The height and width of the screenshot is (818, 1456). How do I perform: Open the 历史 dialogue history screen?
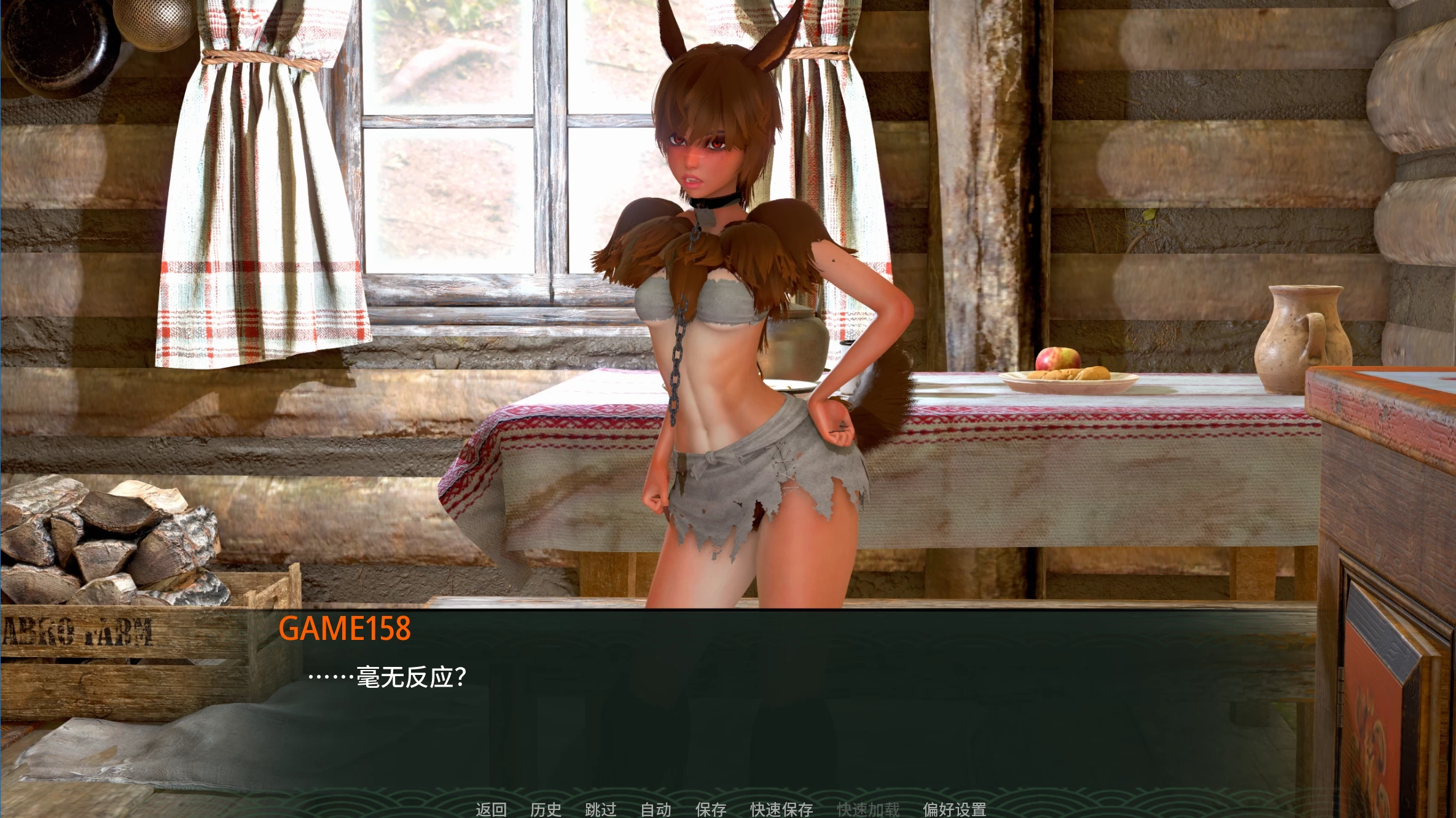tap(547, 809)
